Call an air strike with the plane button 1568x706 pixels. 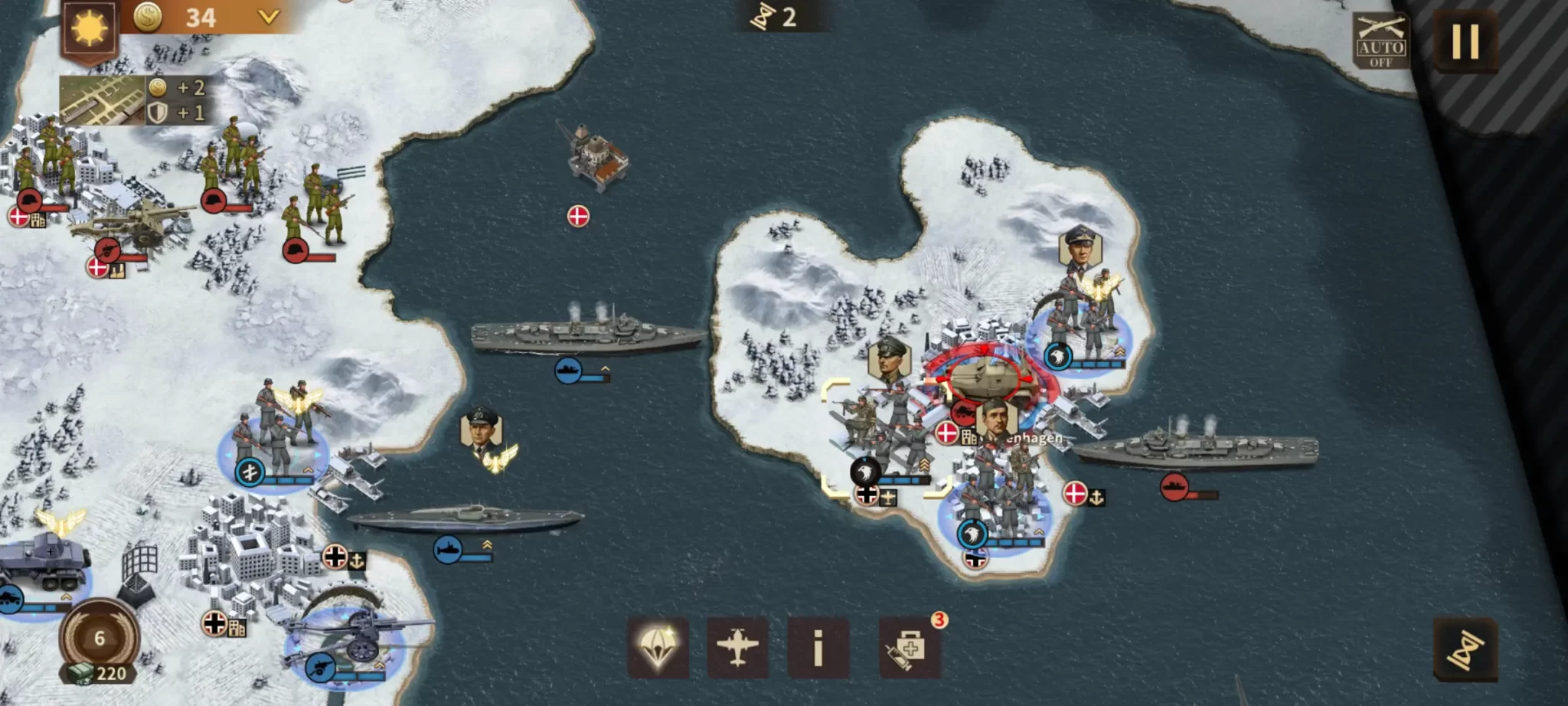pyautogui.click(x=737, y=648)
